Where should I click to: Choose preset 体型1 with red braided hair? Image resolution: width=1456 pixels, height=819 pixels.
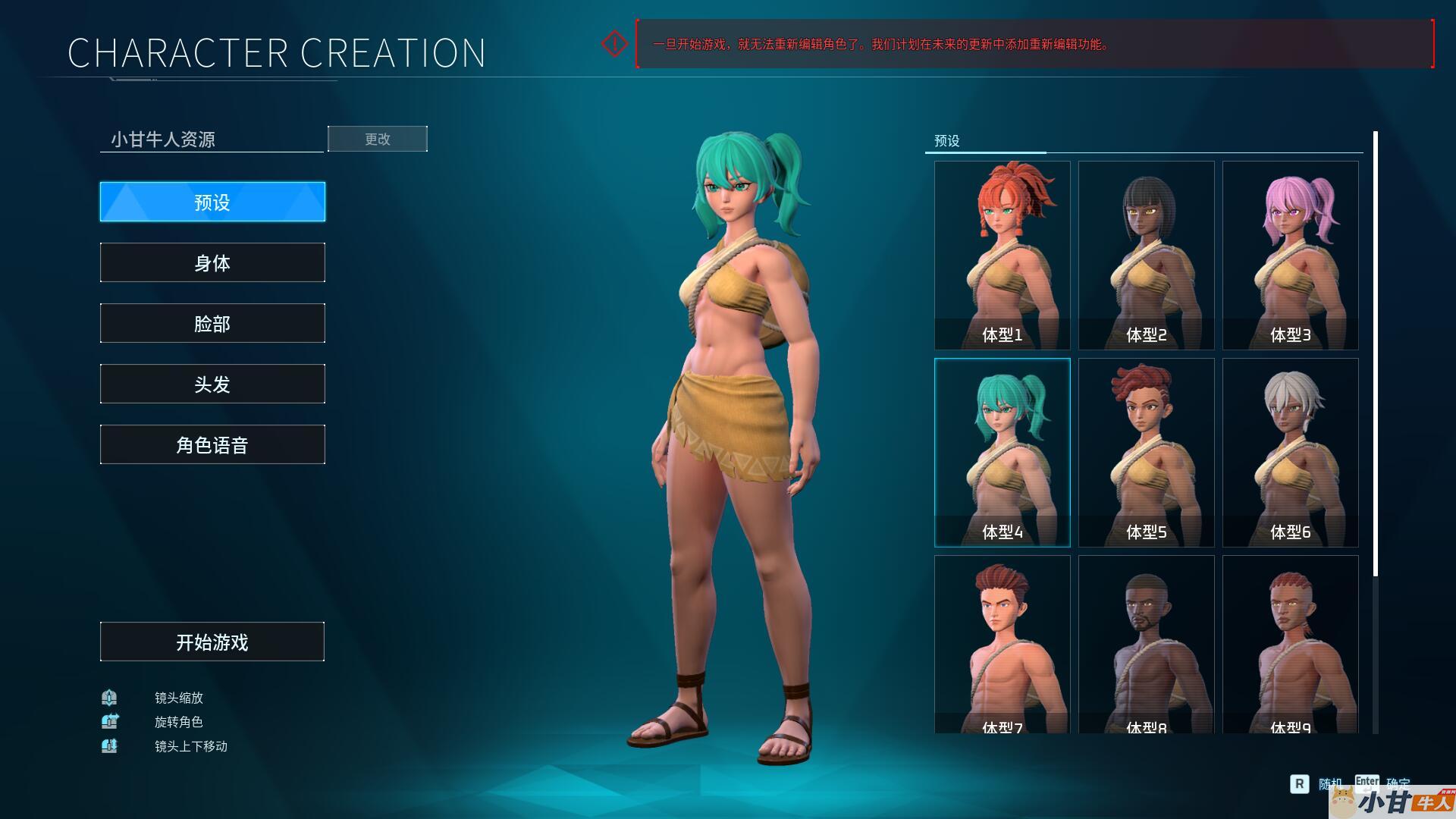click(1002, 255)
